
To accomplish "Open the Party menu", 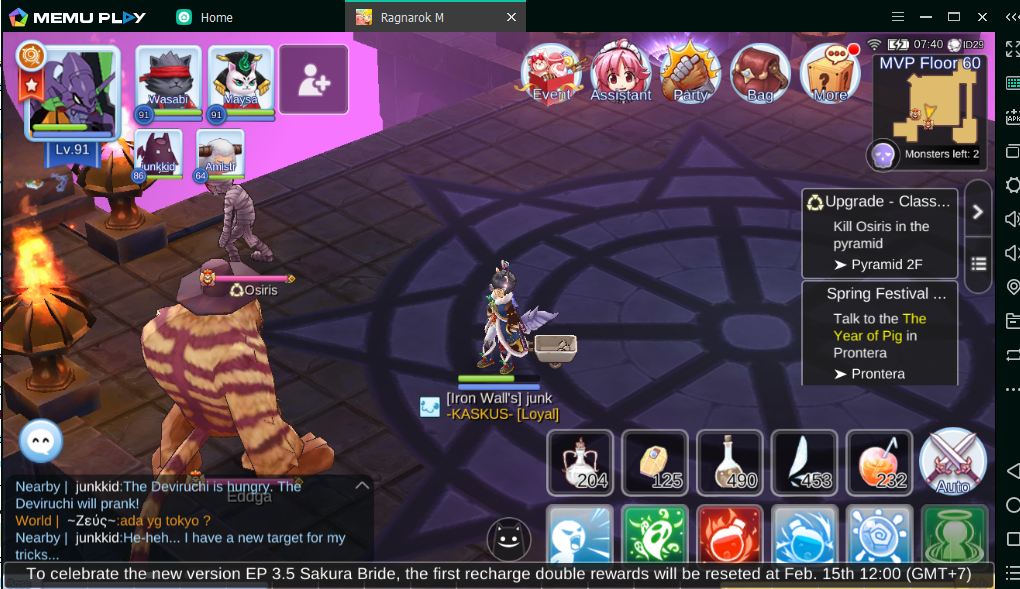I will (690, 72).
